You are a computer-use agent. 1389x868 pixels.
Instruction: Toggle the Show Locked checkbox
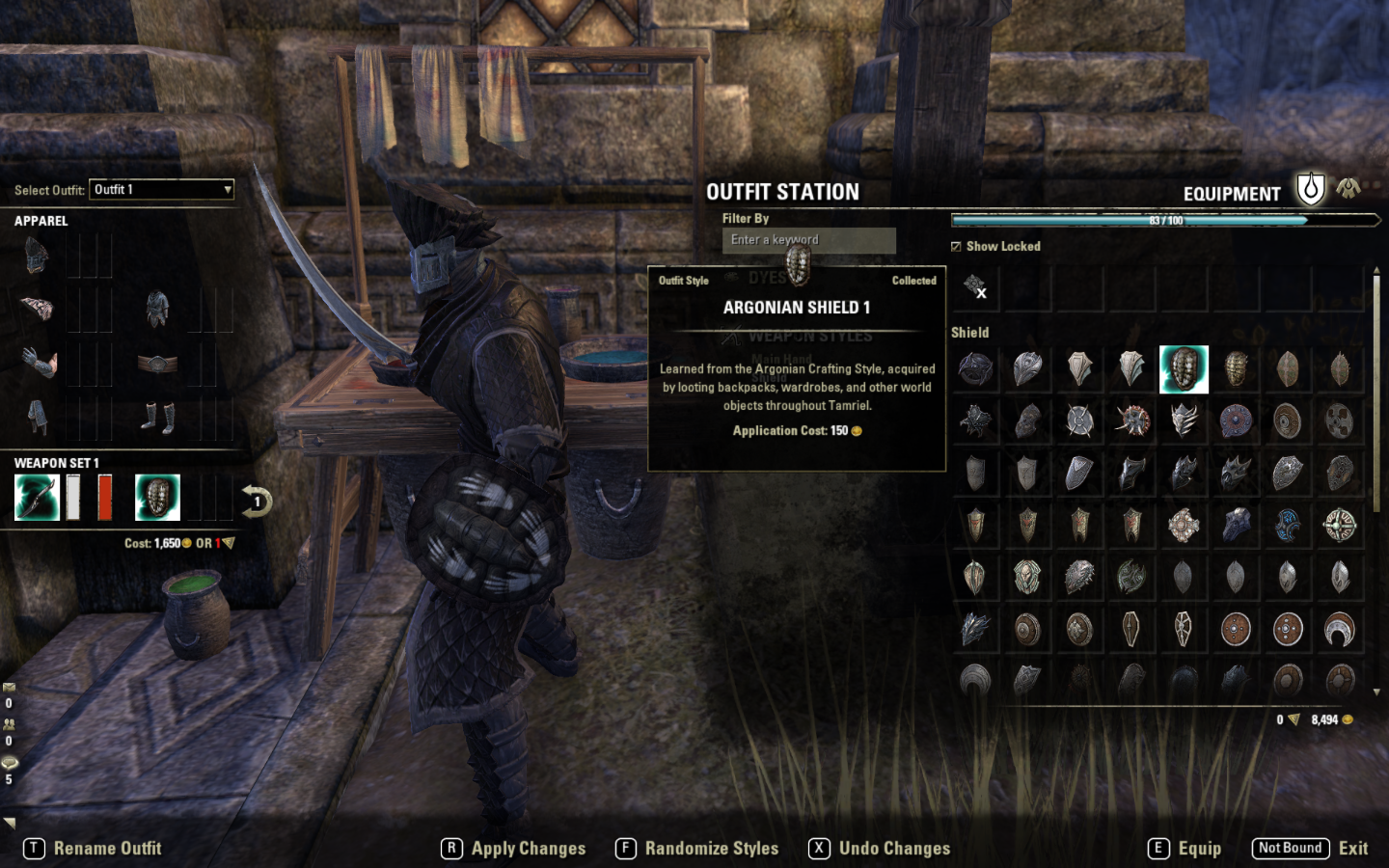[x=956, y=247]
